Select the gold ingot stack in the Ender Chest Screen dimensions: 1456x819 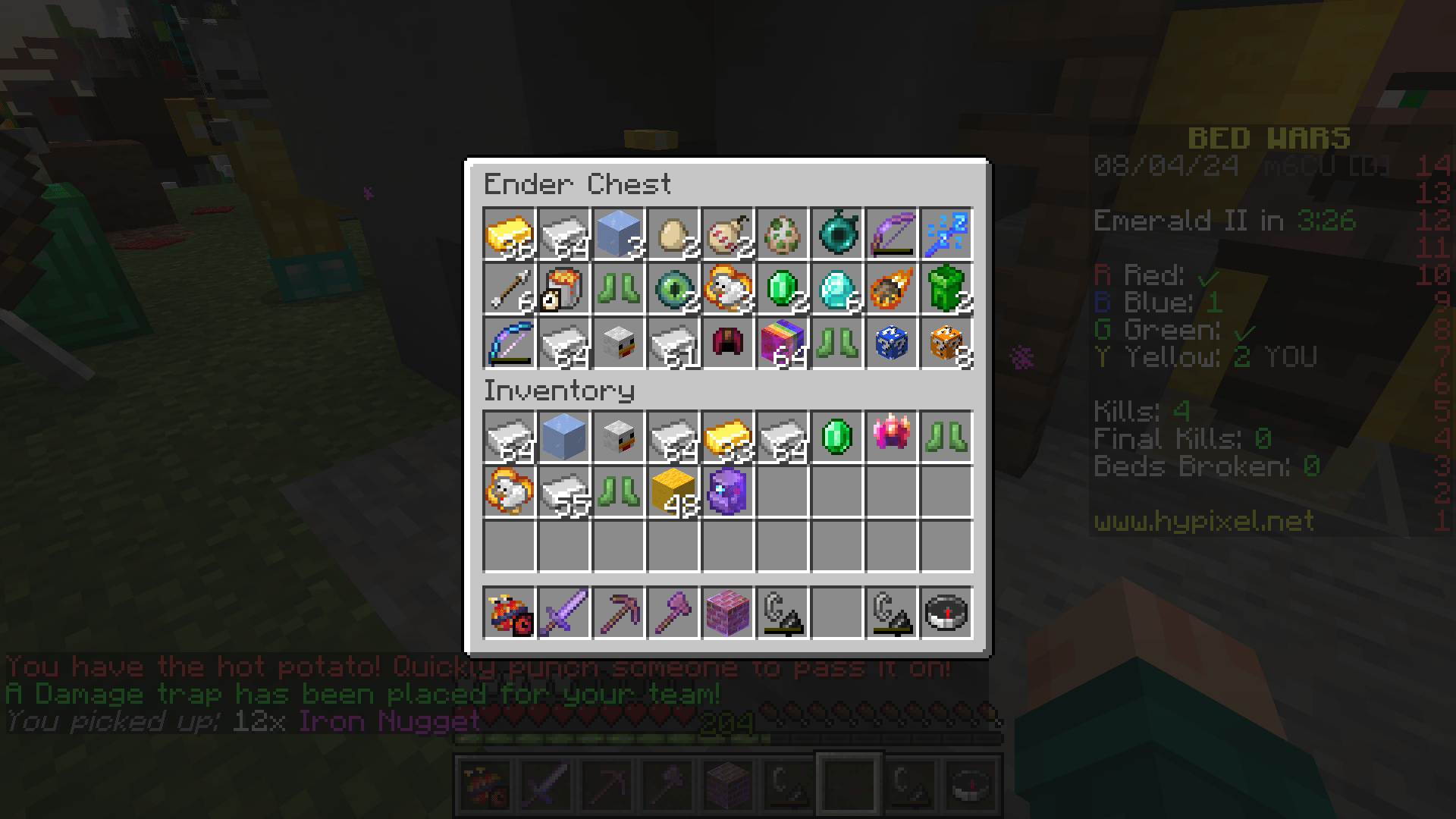tap(510, 234)
